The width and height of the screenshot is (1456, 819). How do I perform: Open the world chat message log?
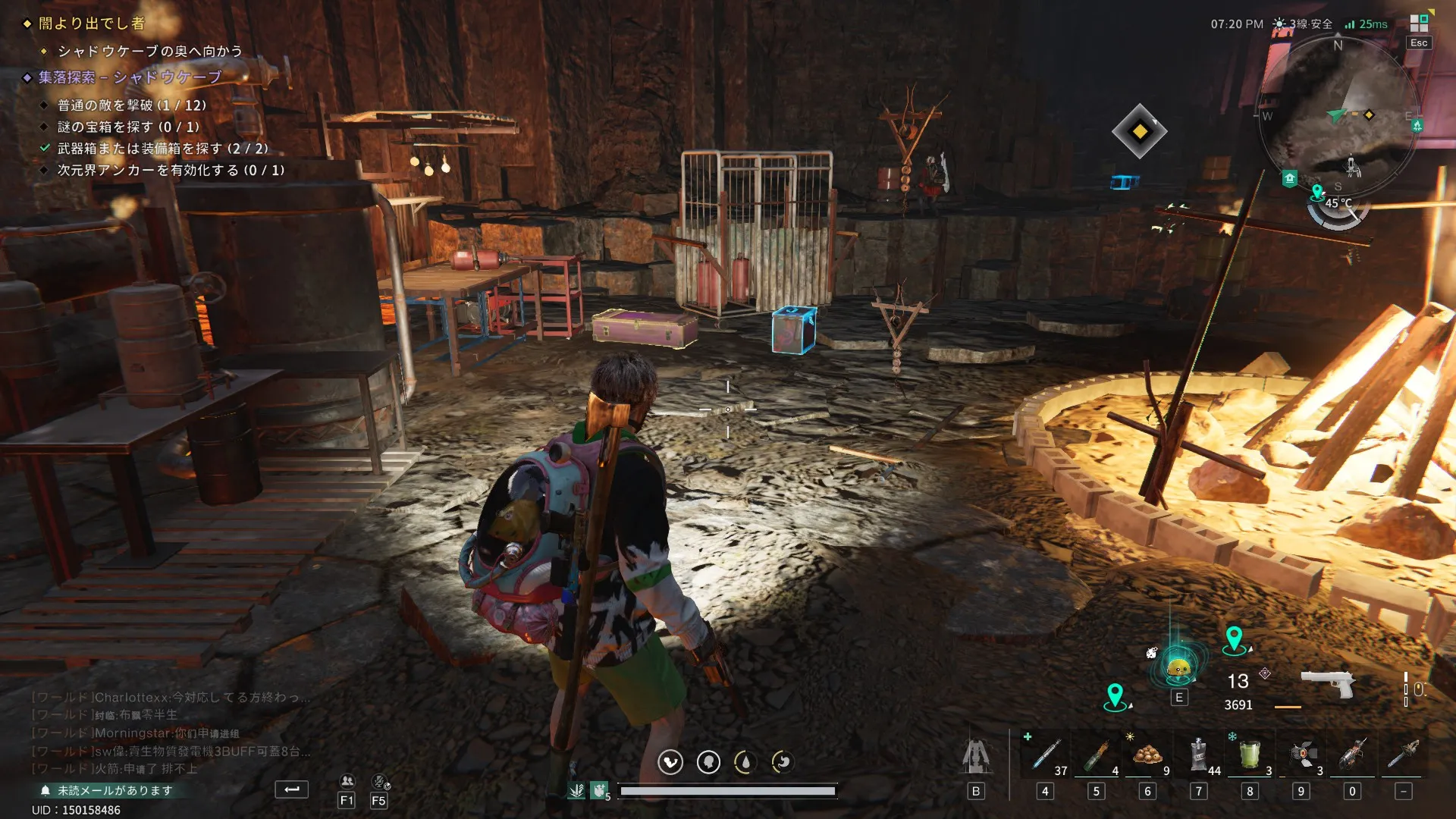[x=171, y=733]
